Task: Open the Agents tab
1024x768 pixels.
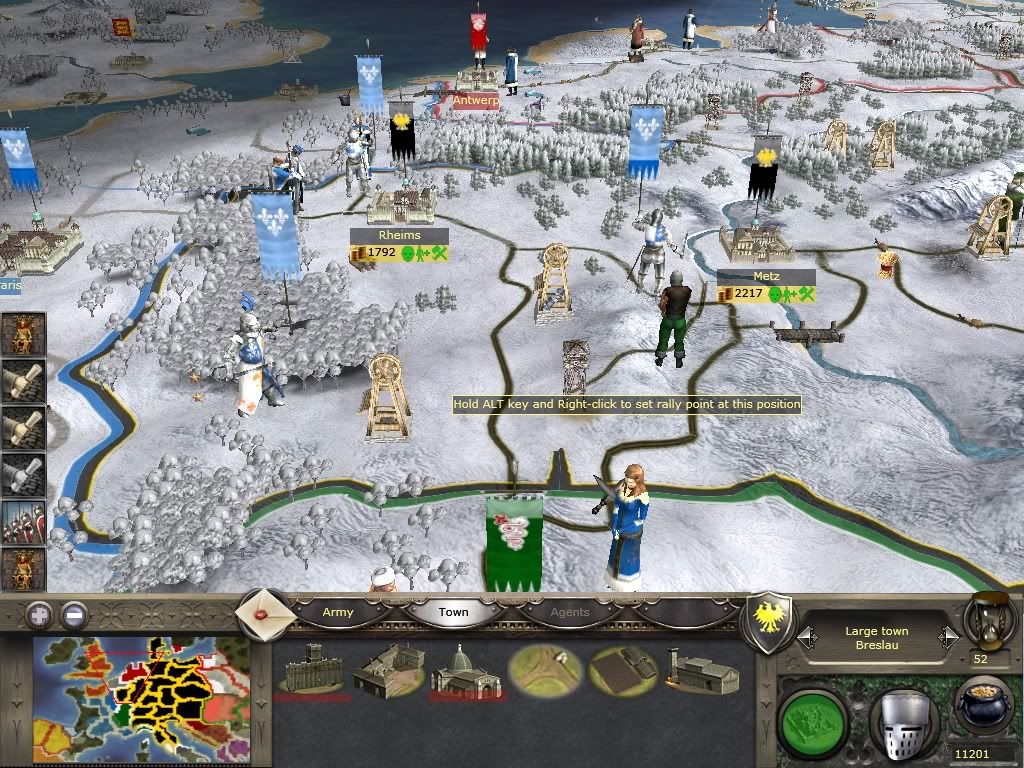Action: [x=570, y=612]
